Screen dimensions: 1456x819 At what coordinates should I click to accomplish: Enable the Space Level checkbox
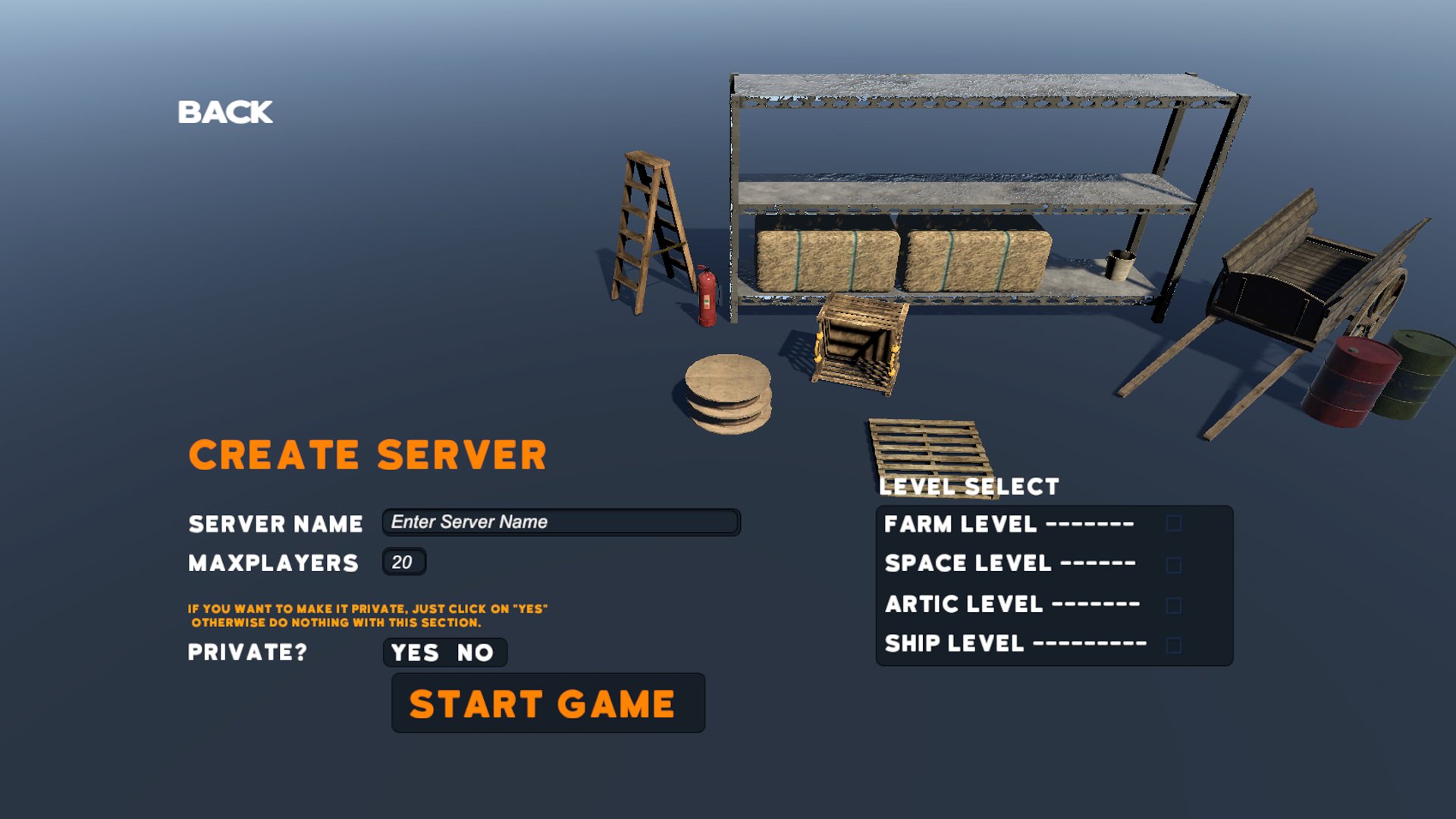coord(1175,564)
